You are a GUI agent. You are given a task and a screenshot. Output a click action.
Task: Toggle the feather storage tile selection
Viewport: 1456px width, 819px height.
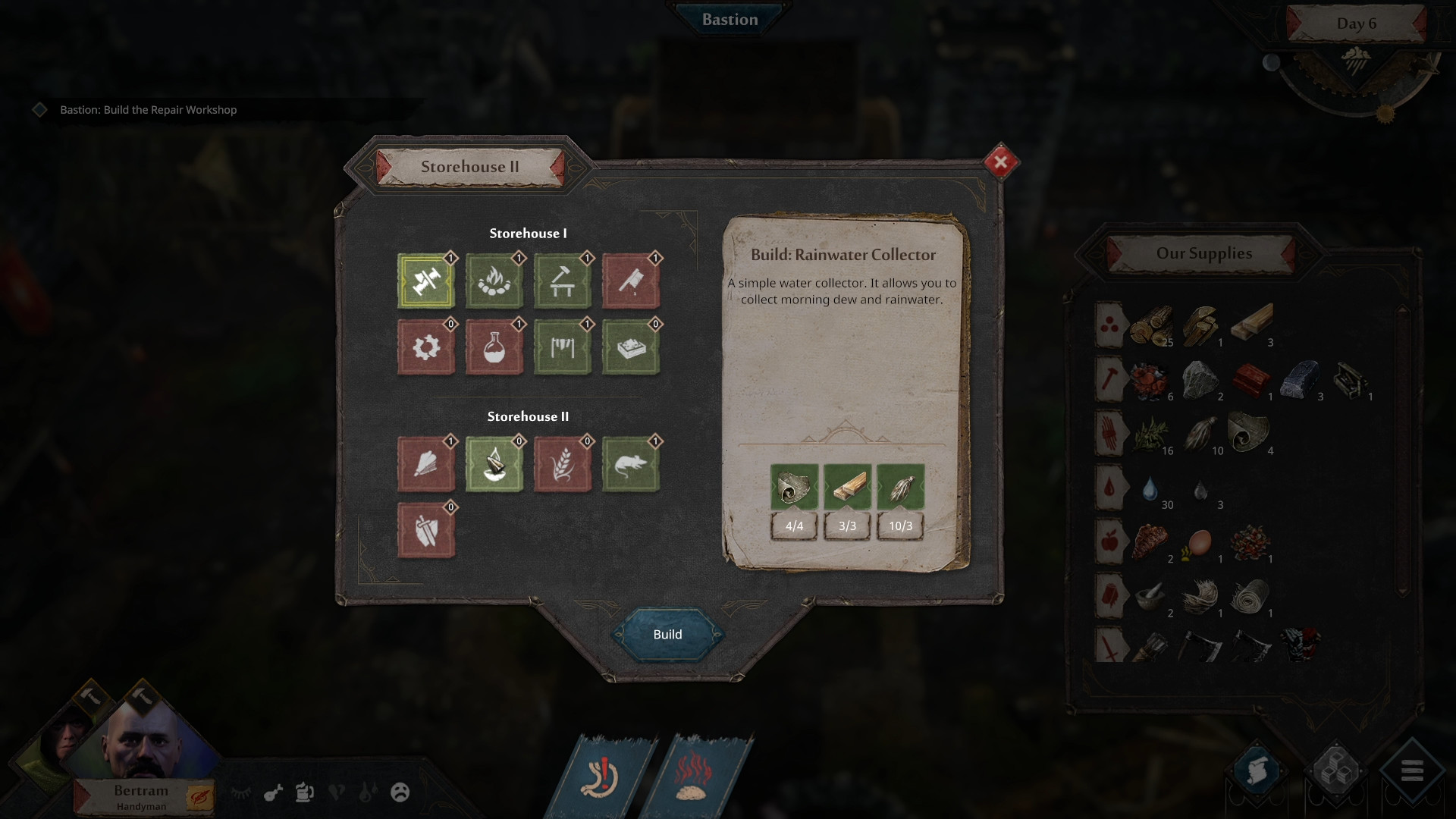[x=426, y=466]
